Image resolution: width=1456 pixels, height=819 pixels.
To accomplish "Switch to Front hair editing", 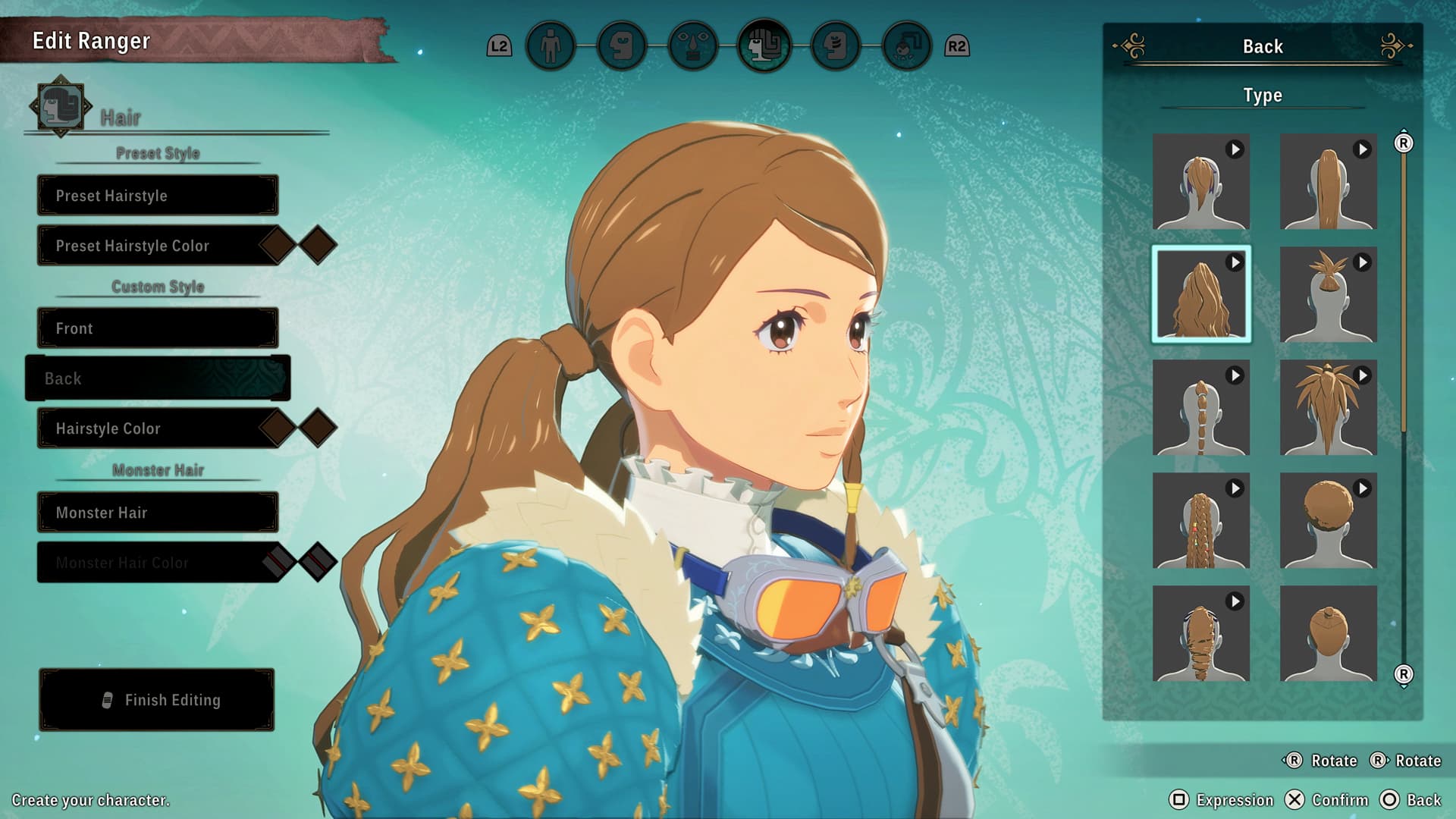I will click(x=157, y=328).
